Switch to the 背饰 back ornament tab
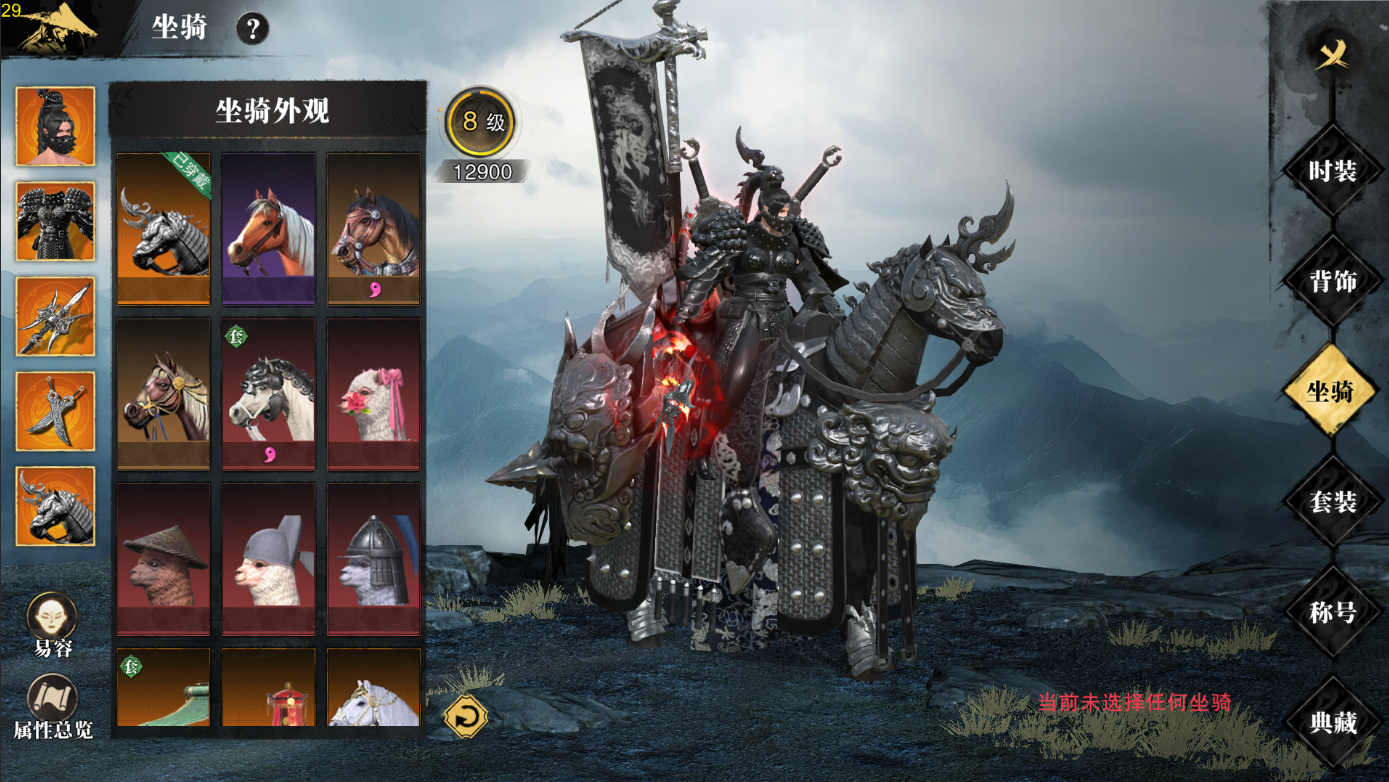 point(1332,281)
